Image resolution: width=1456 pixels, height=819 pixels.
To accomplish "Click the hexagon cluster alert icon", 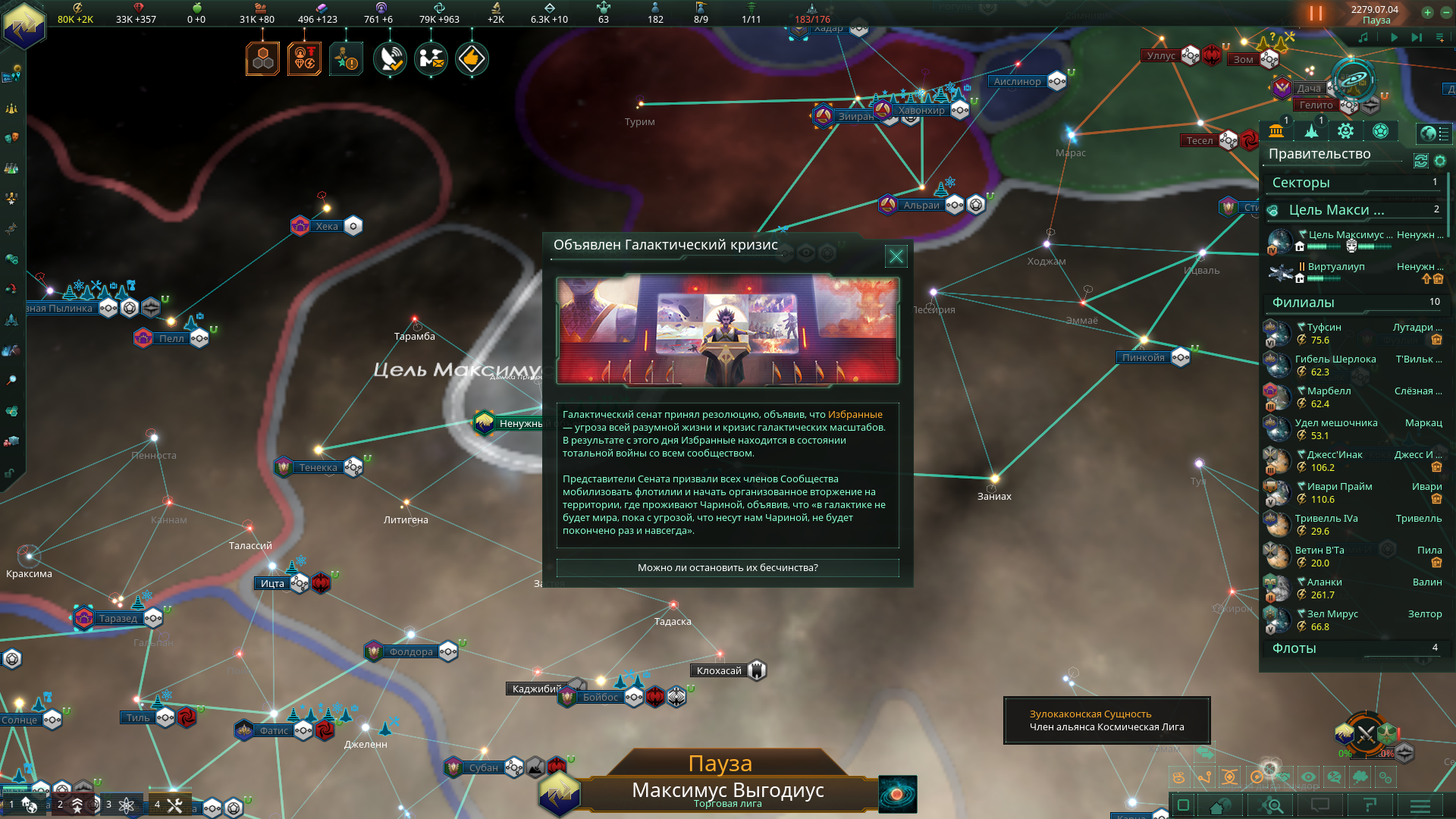I will click(262, 59).
